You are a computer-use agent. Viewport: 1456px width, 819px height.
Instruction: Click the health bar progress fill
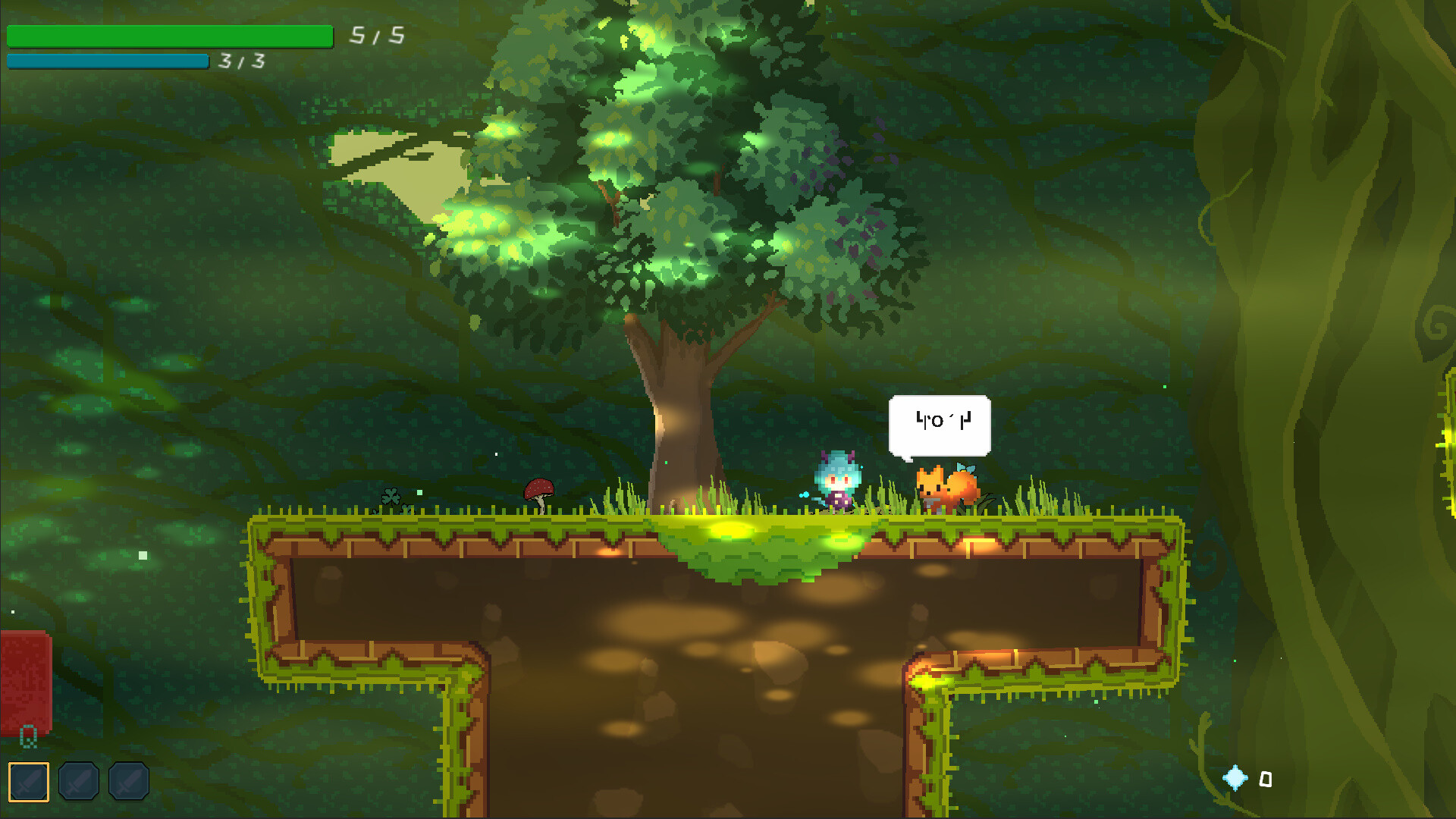(x=168, y=35)
